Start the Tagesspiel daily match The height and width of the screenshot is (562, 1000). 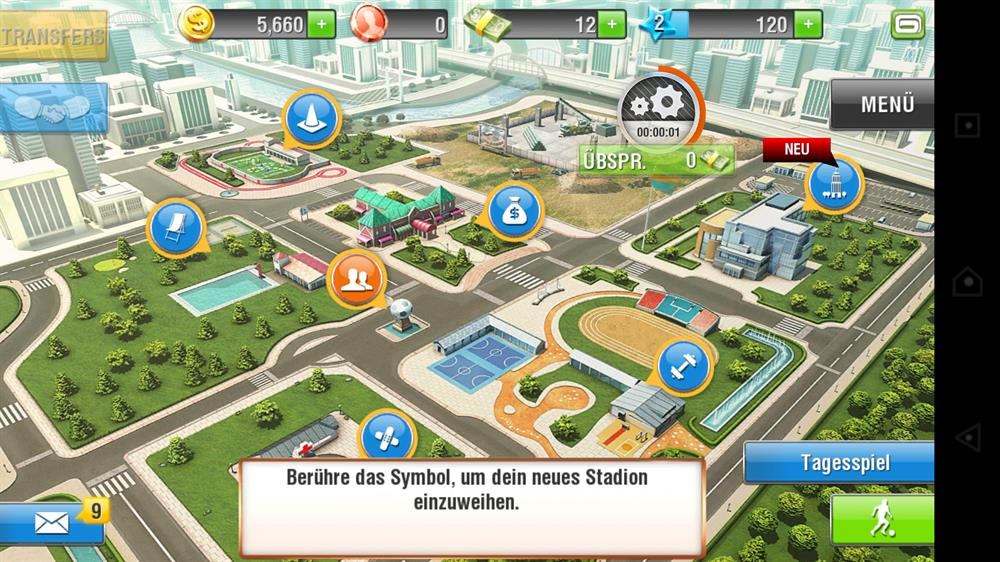[844, 464]
